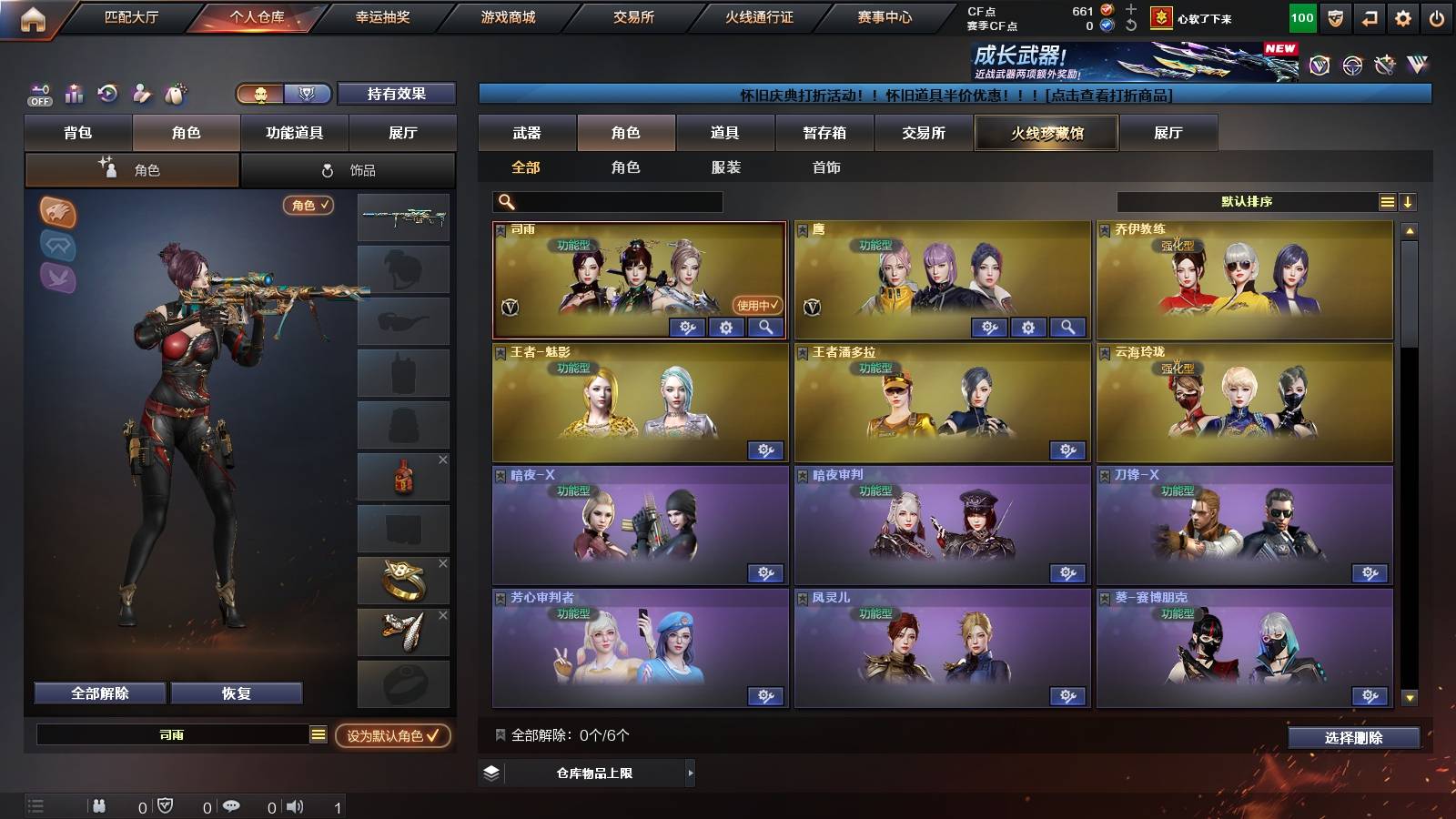The image size is (1456, 819).
Task: Switch to the 火线珍藏馆 tab
Action: click(x=1046, y=133)
